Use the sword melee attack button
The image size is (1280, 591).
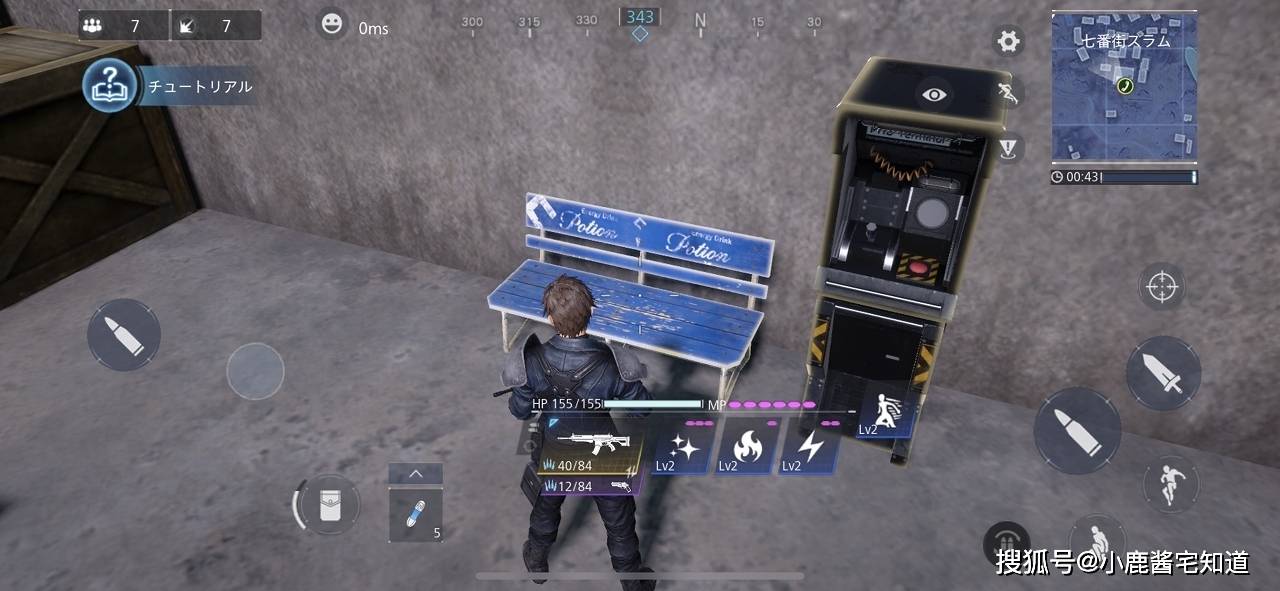pos(1163,373)
